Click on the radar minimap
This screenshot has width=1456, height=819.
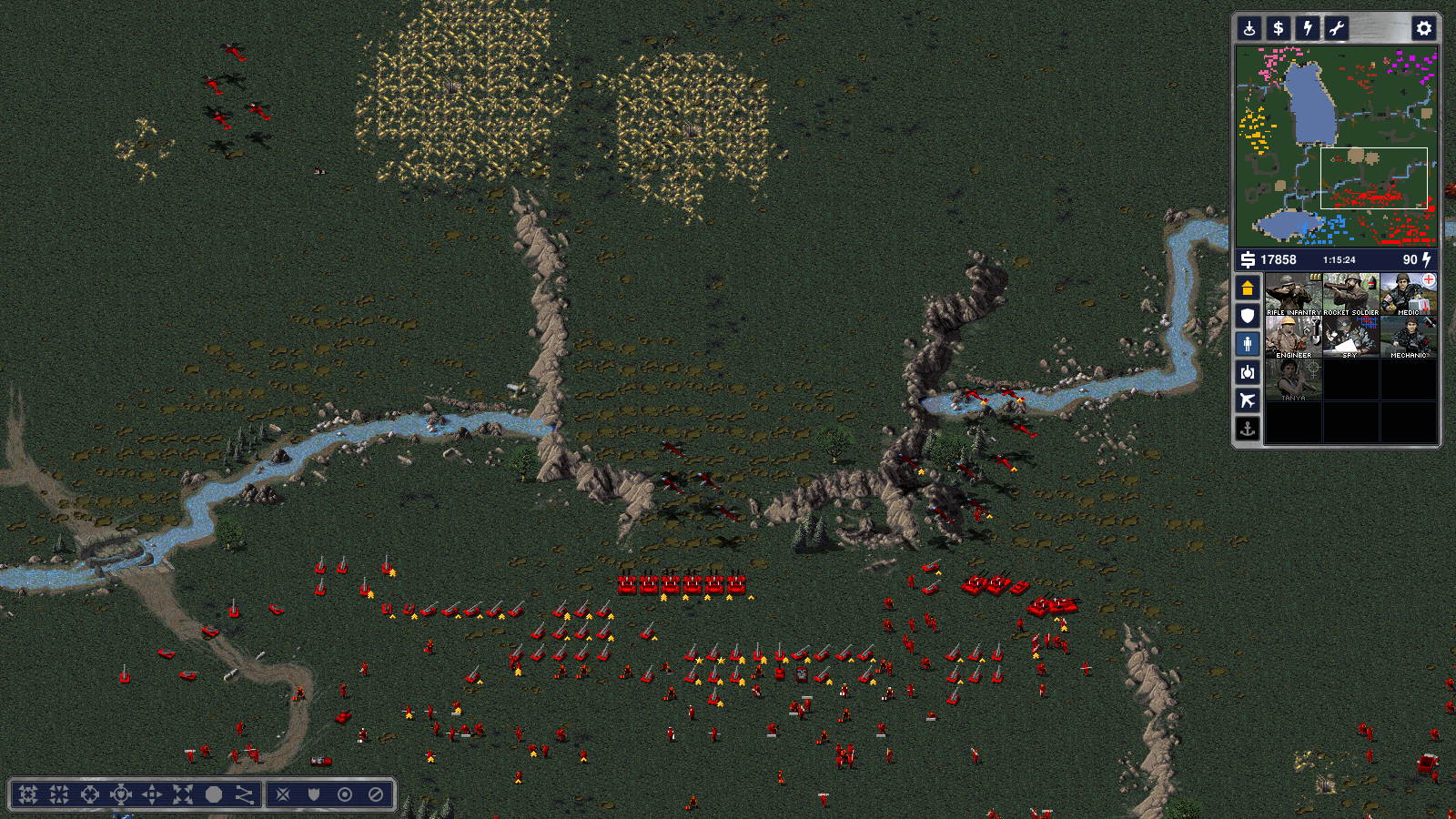pyautogui.click(x=1336, y=146)
